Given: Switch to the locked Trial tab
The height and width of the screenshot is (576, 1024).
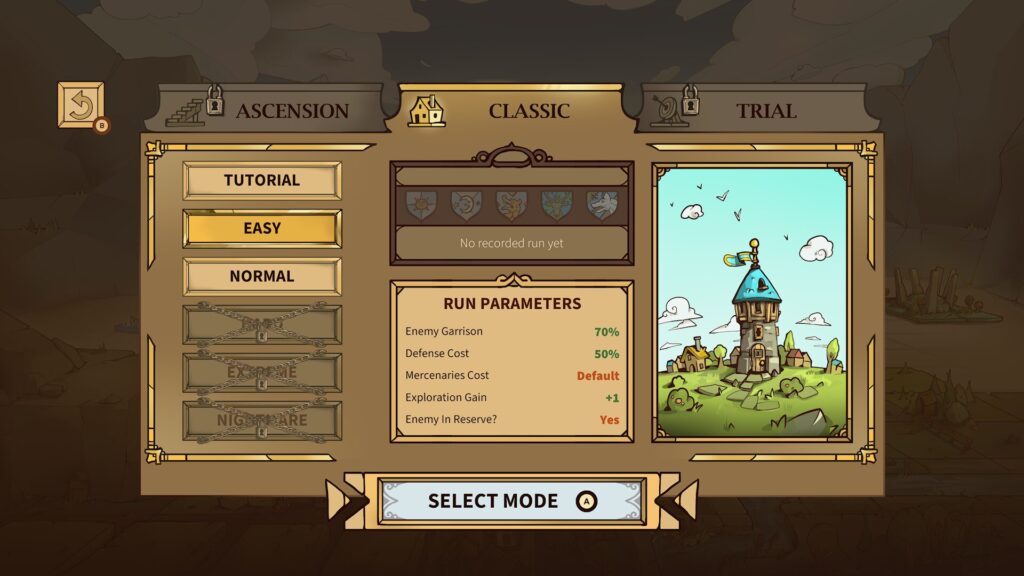Looking at the screenshot, I should click(750, 110).
